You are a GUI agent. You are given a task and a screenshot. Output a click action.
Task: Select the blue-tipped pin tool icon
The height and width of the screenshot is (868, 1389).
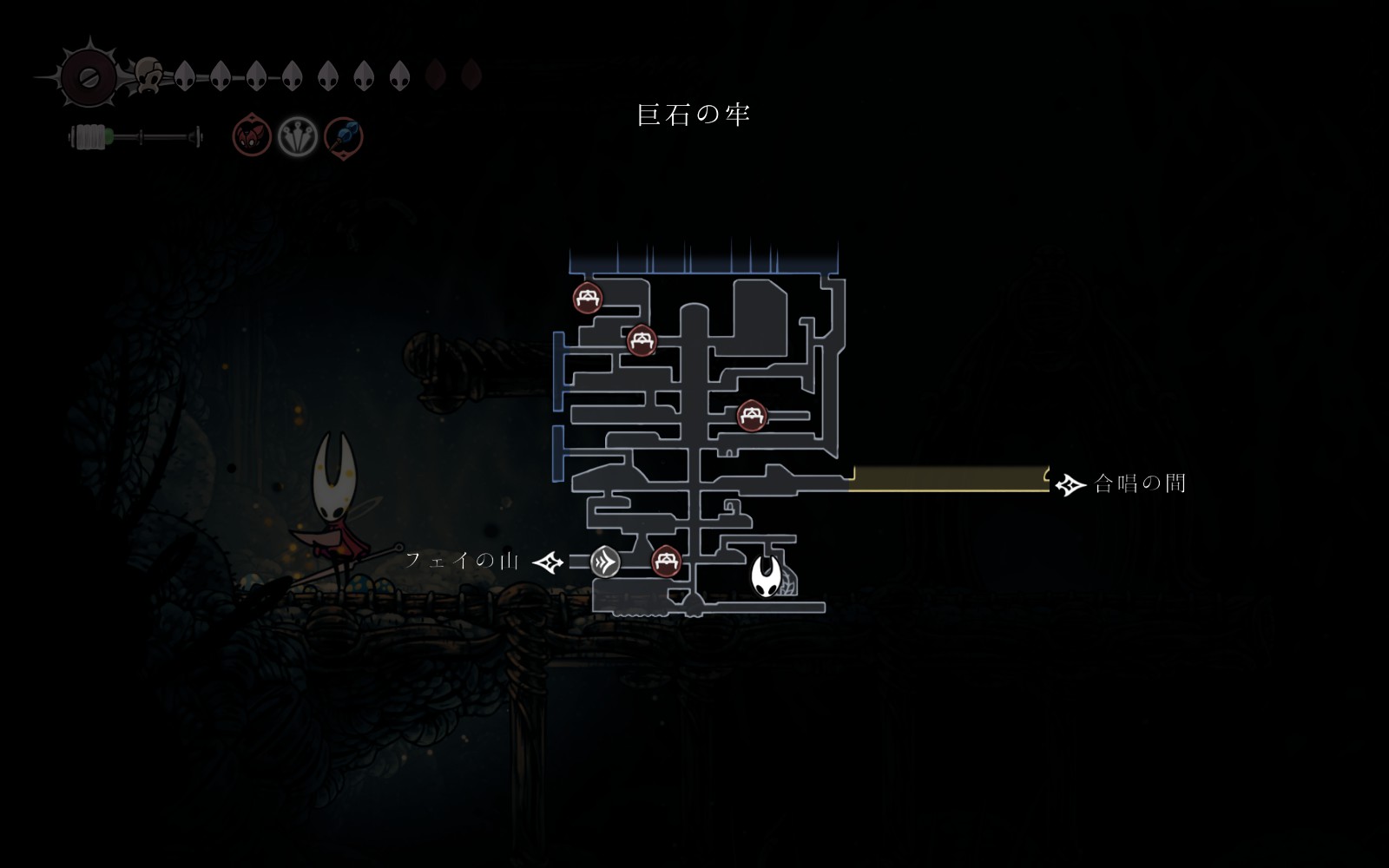tap(344, 137)
